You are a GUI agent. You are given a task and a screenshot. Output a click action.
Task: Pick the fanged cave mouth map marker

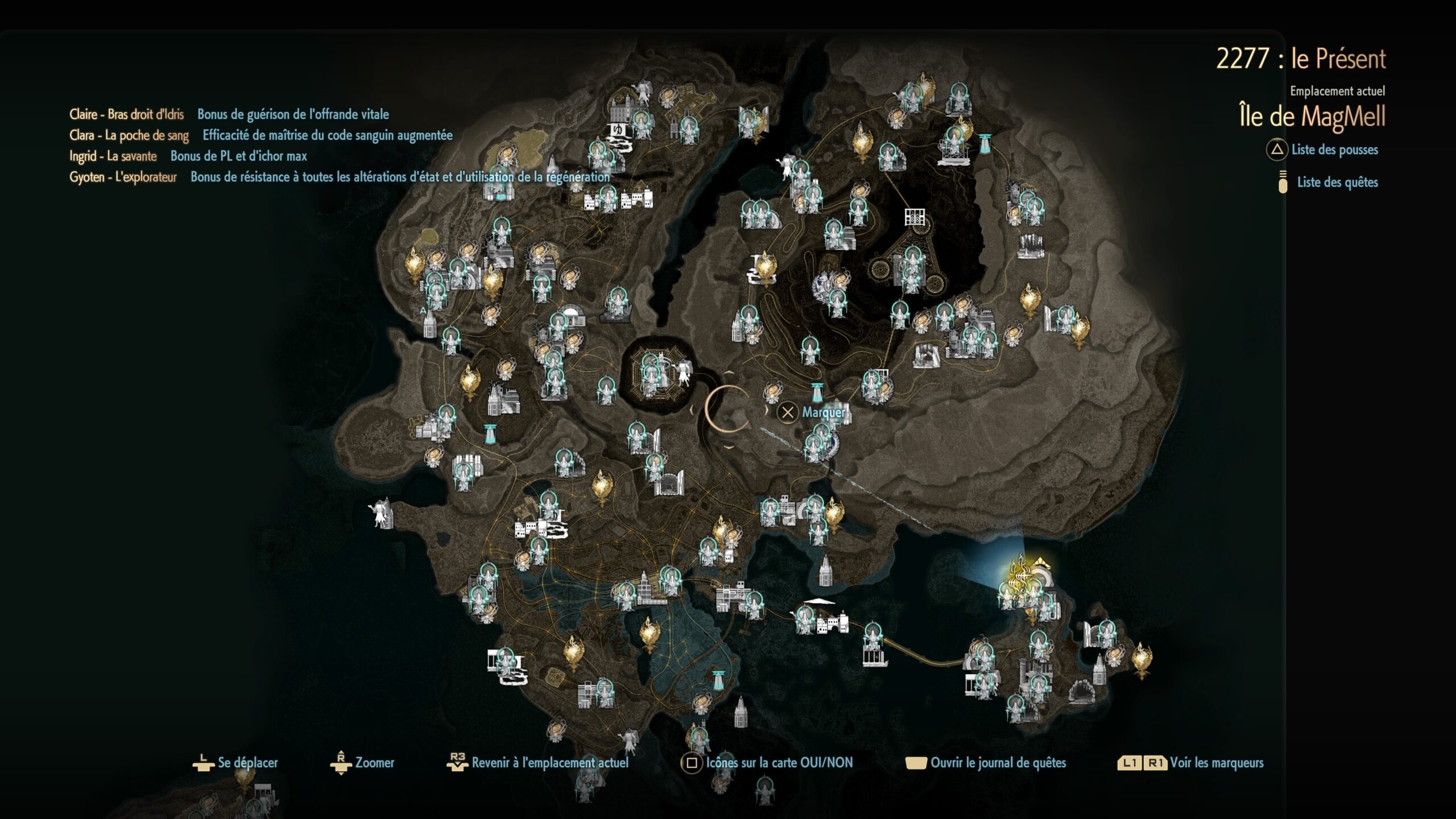pyautogui.click(x=1081, y=692)
